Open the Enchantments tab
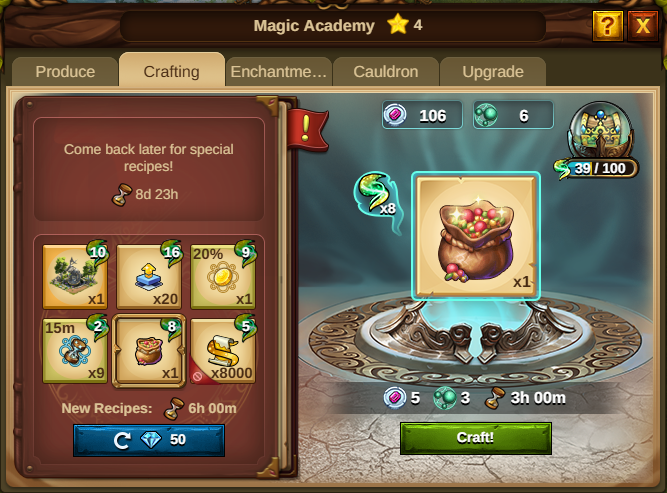The width and height of the screenshot is (667, 493). tap(278, 72)
